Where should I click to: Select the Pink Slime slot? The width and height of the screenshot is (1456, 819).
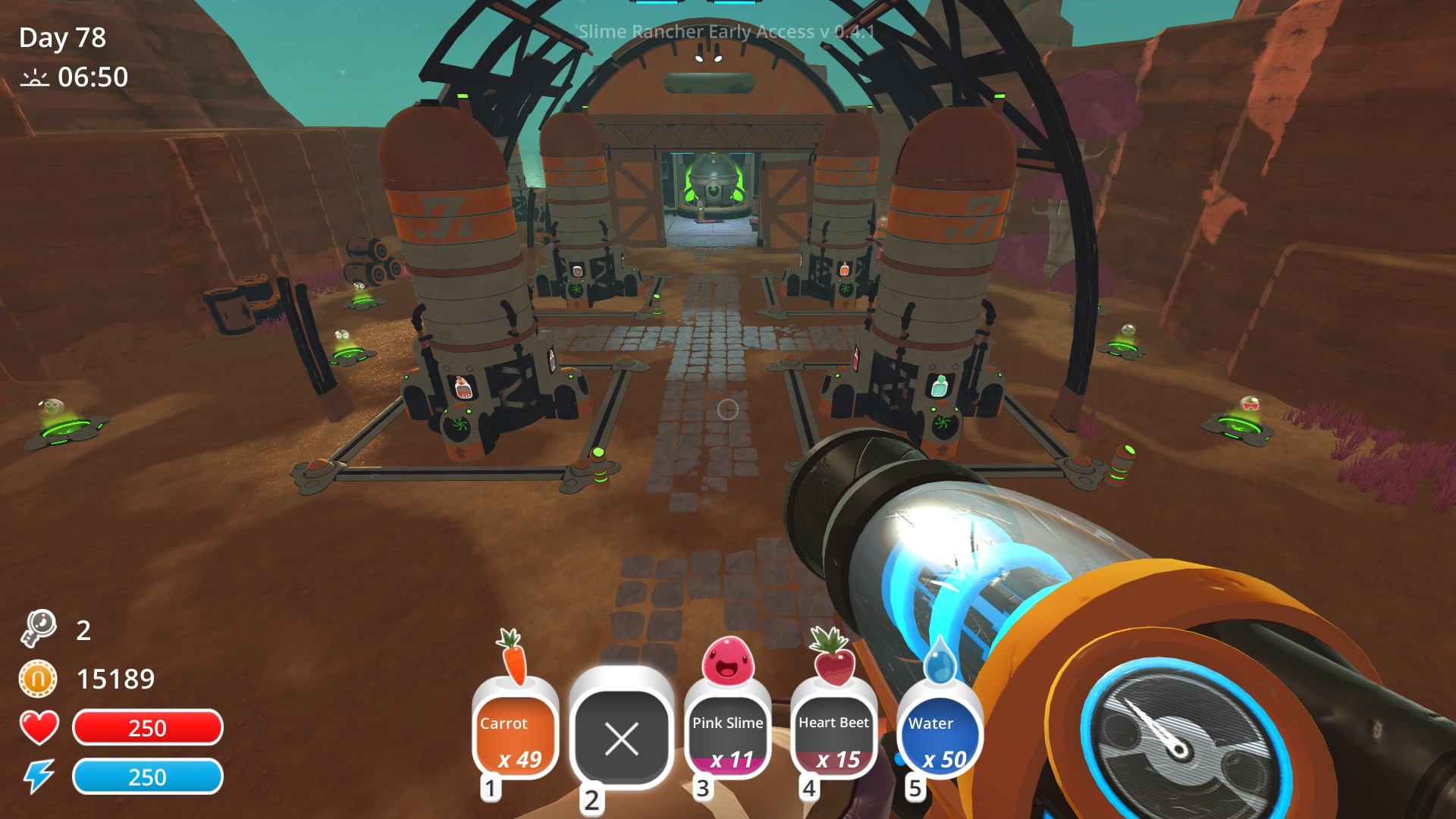727,737
